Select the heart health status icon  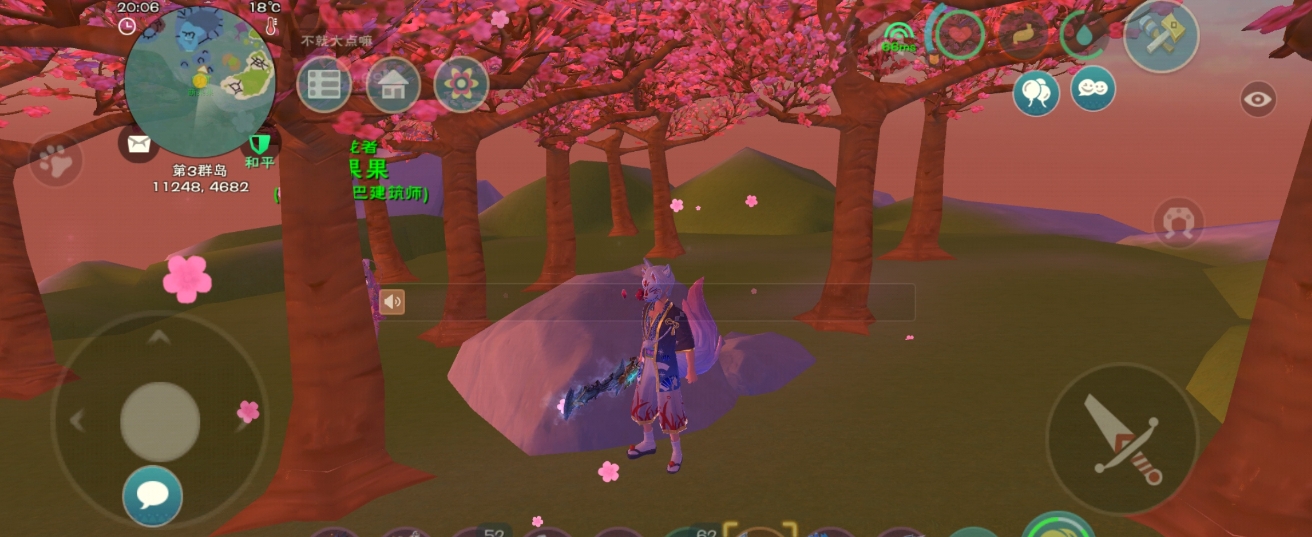click(961, 36)
